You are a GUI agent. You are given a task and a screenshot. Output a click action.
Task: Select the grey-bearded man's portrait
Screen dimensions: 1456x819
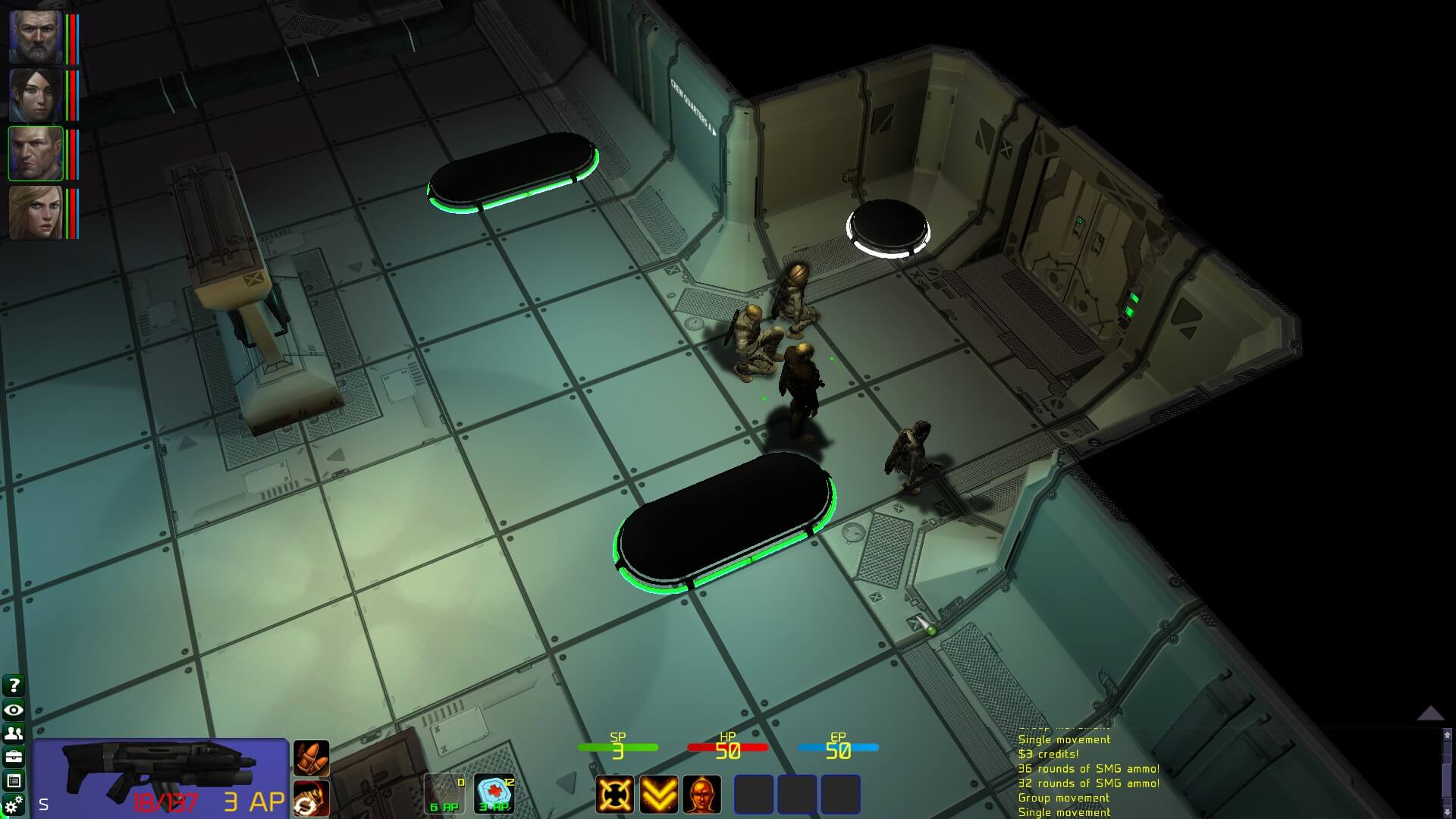(x=36, y=36)
